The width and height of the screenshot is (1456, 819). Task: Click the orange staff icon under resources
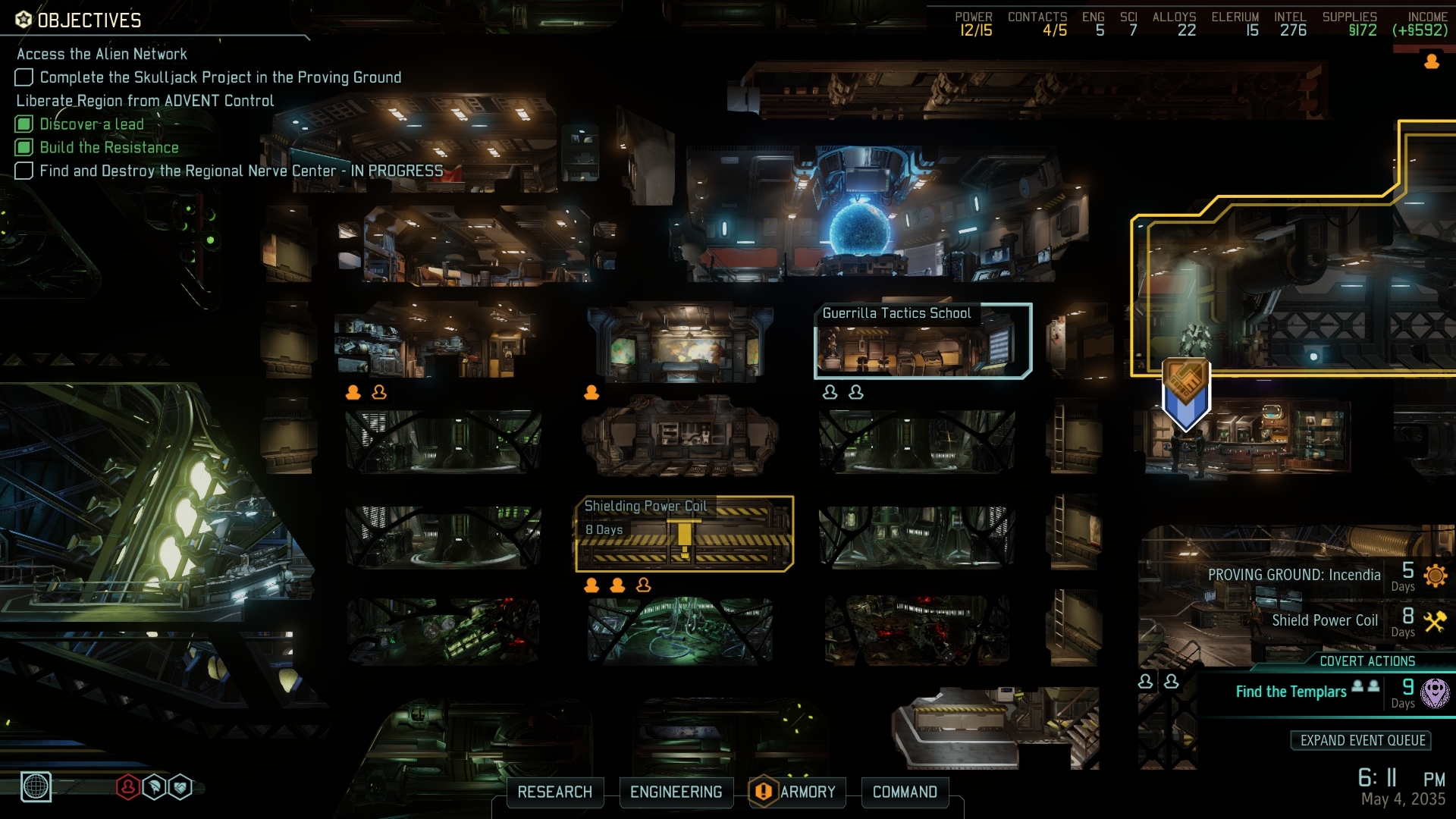click(x=1432, y=61)
